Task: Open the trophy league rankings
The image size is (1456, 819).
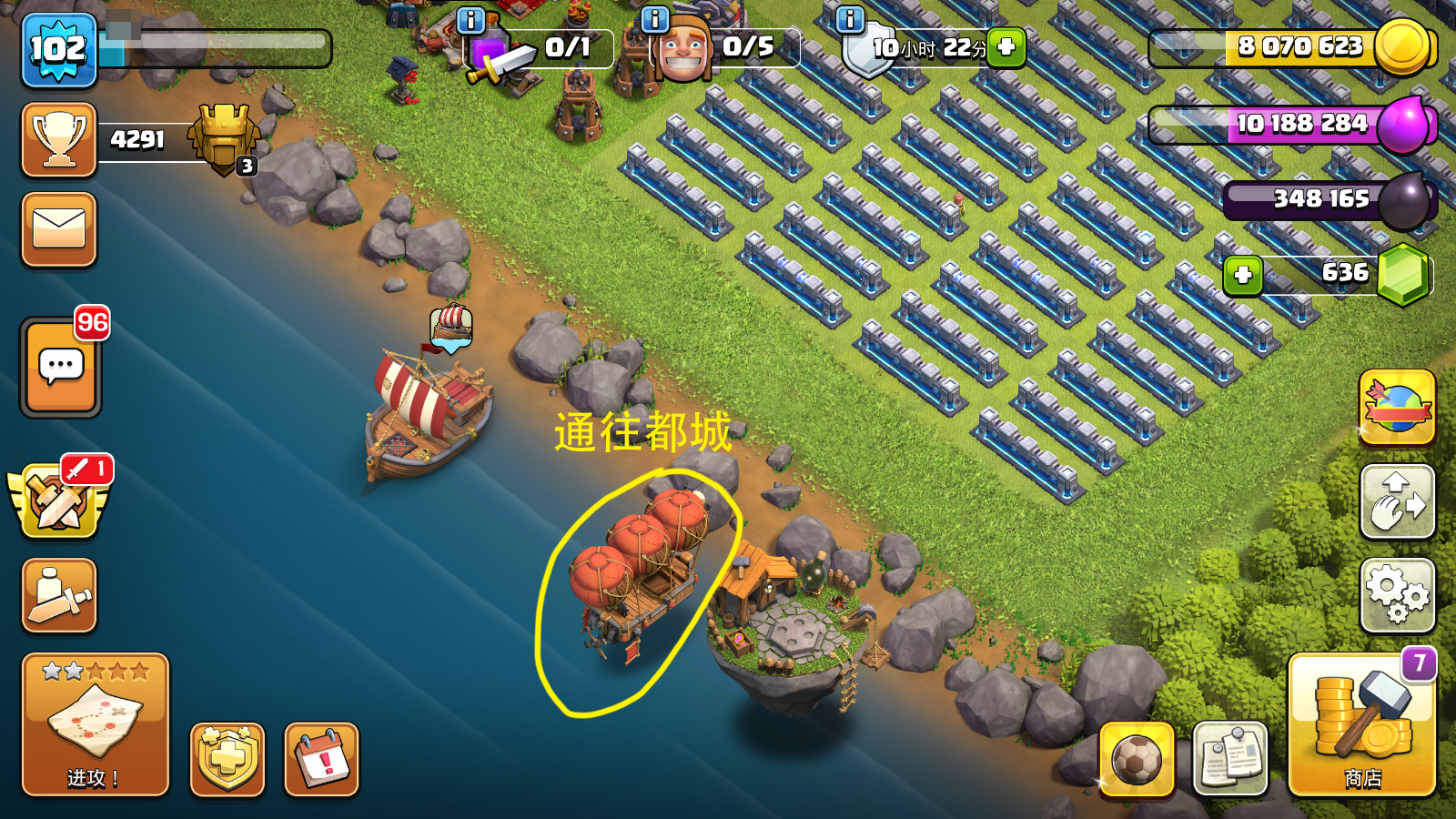Action: (59, 139)
